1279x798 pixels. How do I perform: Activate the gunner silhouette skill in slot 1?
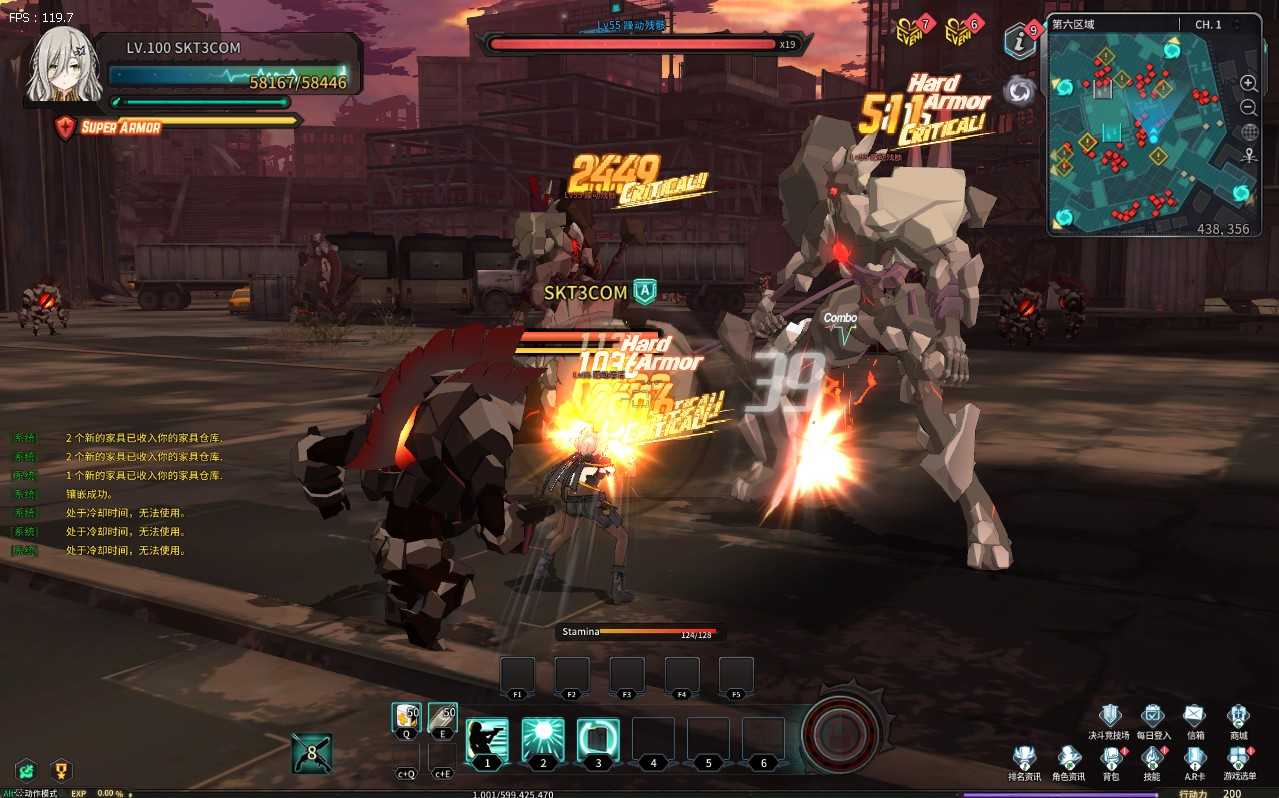click(x=487, y=740)
